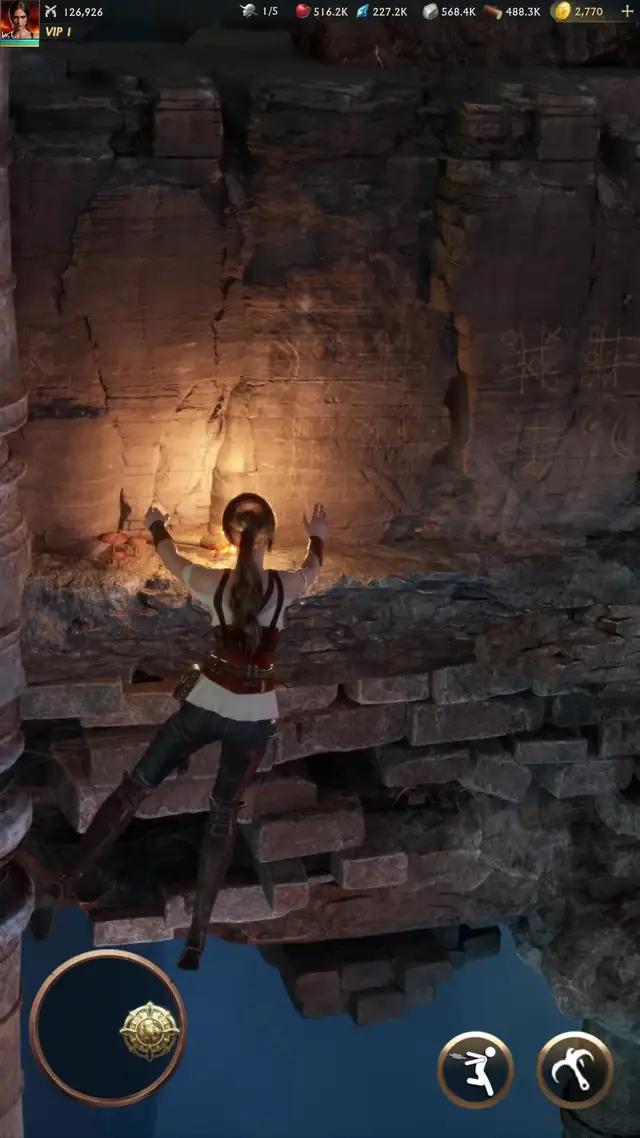This screenshot has height=1138, width=640.
Task: Tap the golden virtual joystick knob
Action: (x=149, y=1031)
